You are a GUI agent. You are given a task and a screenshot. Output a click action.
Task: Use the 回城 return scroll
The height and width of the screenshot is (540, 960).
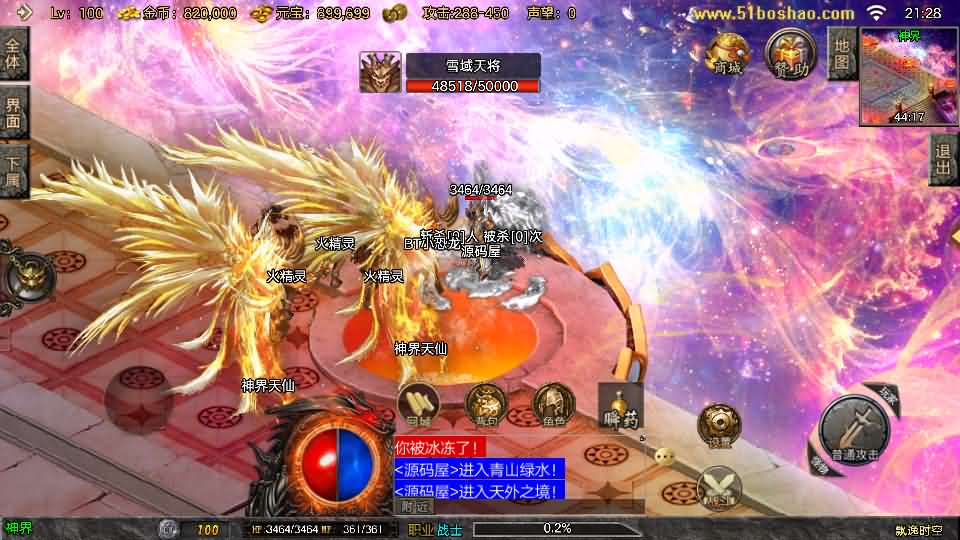click(x=419, y=406)
